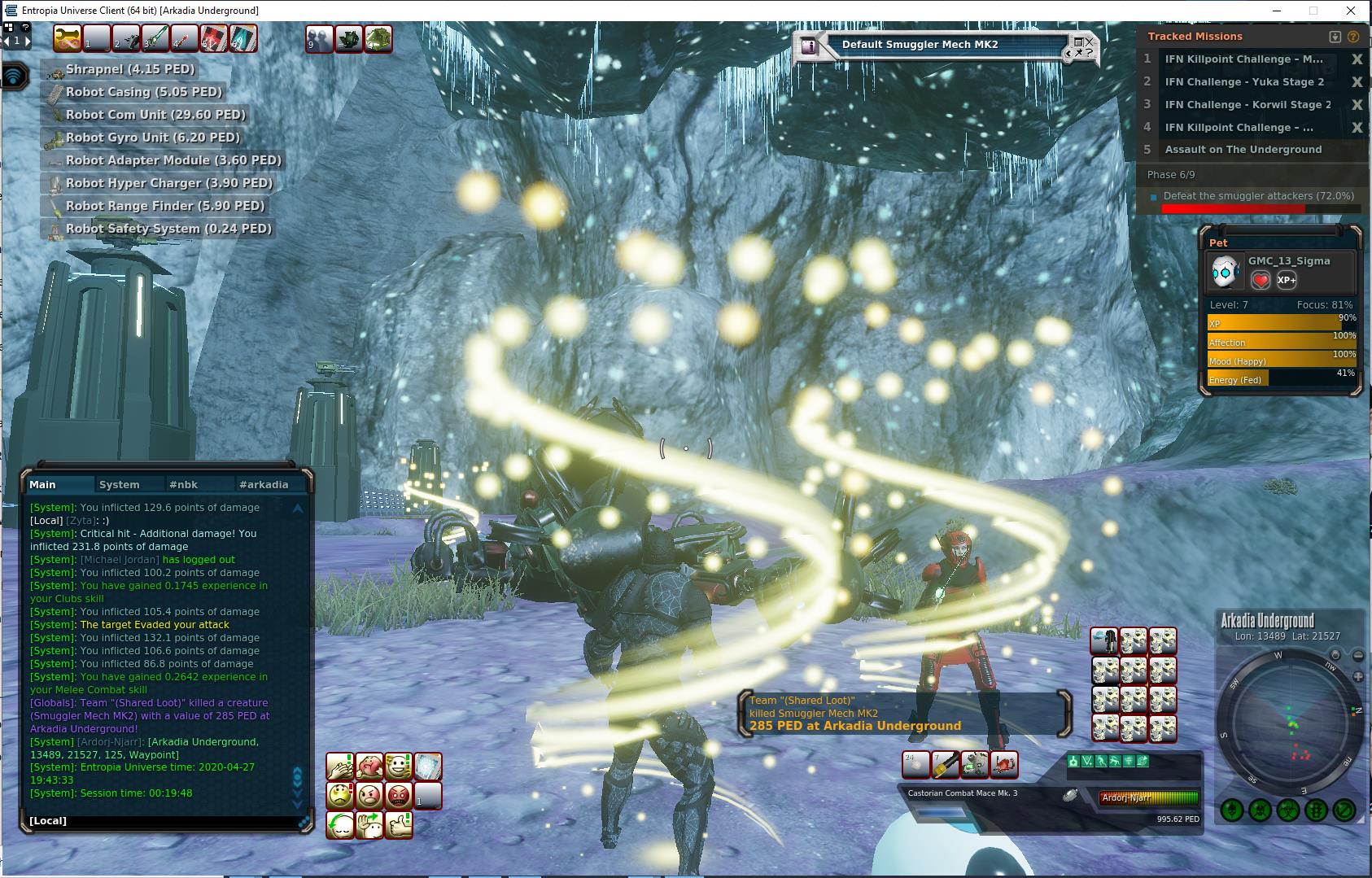
Task: Select the red crab creature action slot
Action: click(x=1004, y=765)
